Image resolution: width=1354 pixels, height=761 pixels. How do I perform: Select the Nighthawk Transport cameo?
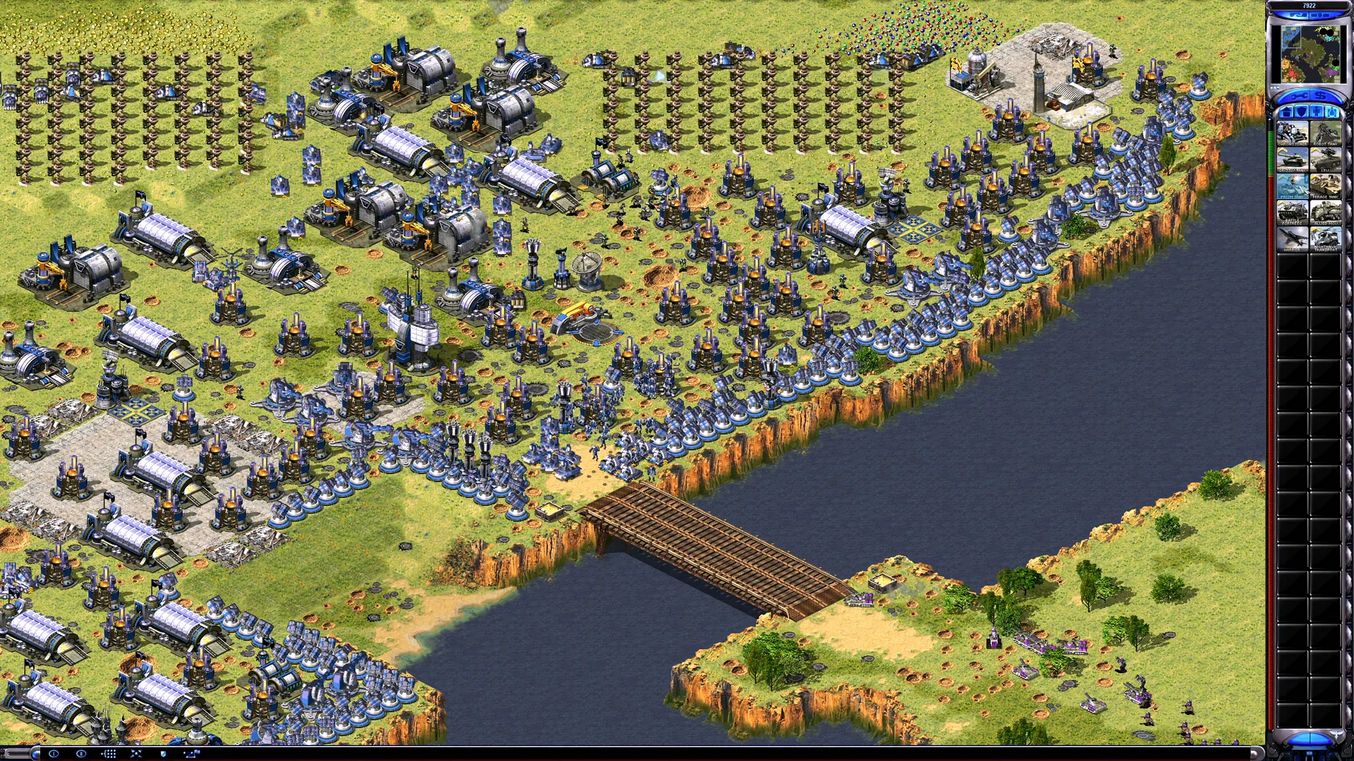1326,238
